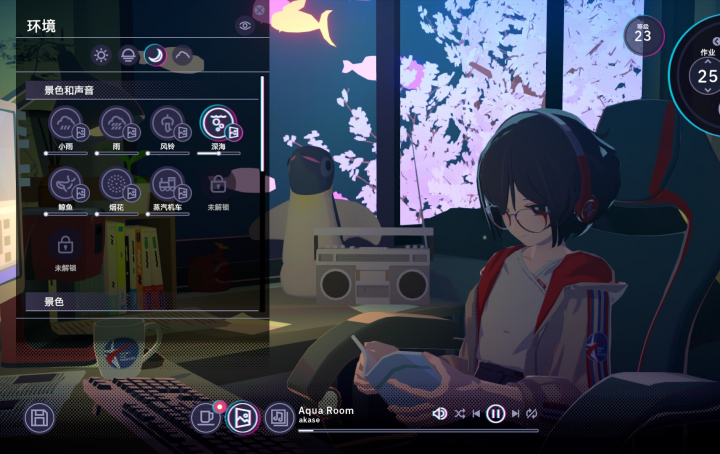Screen dimensions: 720x454
Task: Enable the 烟花 fireworks ambience
Action: (x=117, y=184)
